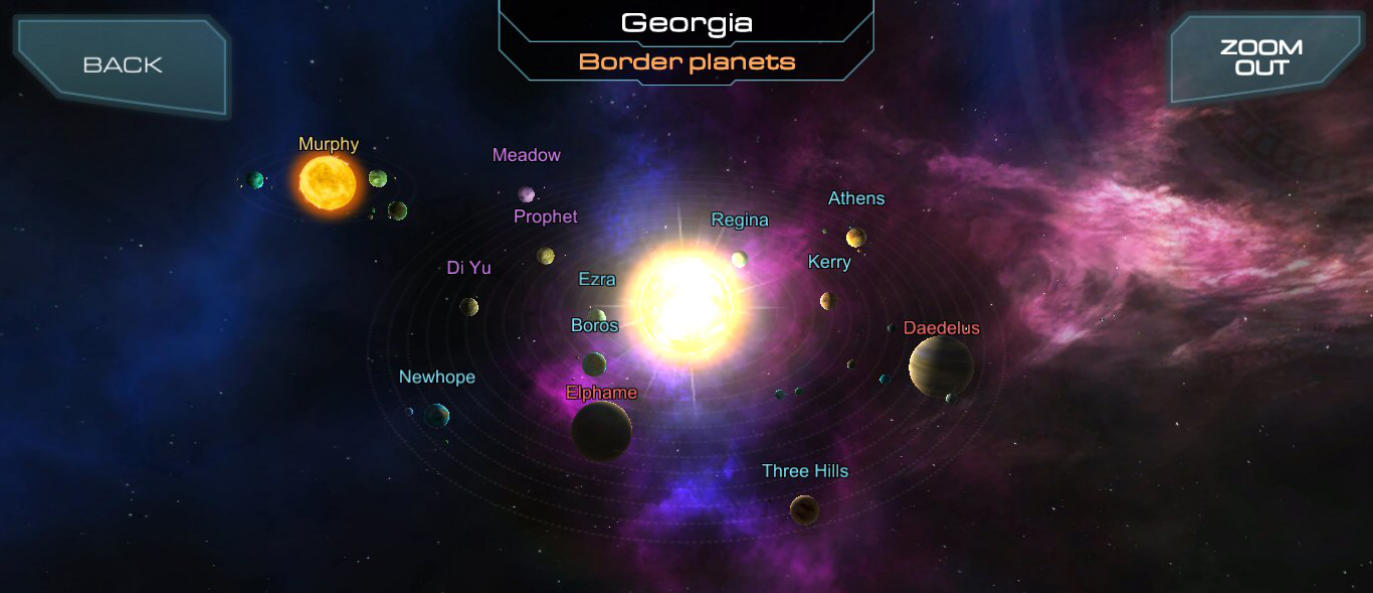Select the dark planet Elphame

[601, 431]
